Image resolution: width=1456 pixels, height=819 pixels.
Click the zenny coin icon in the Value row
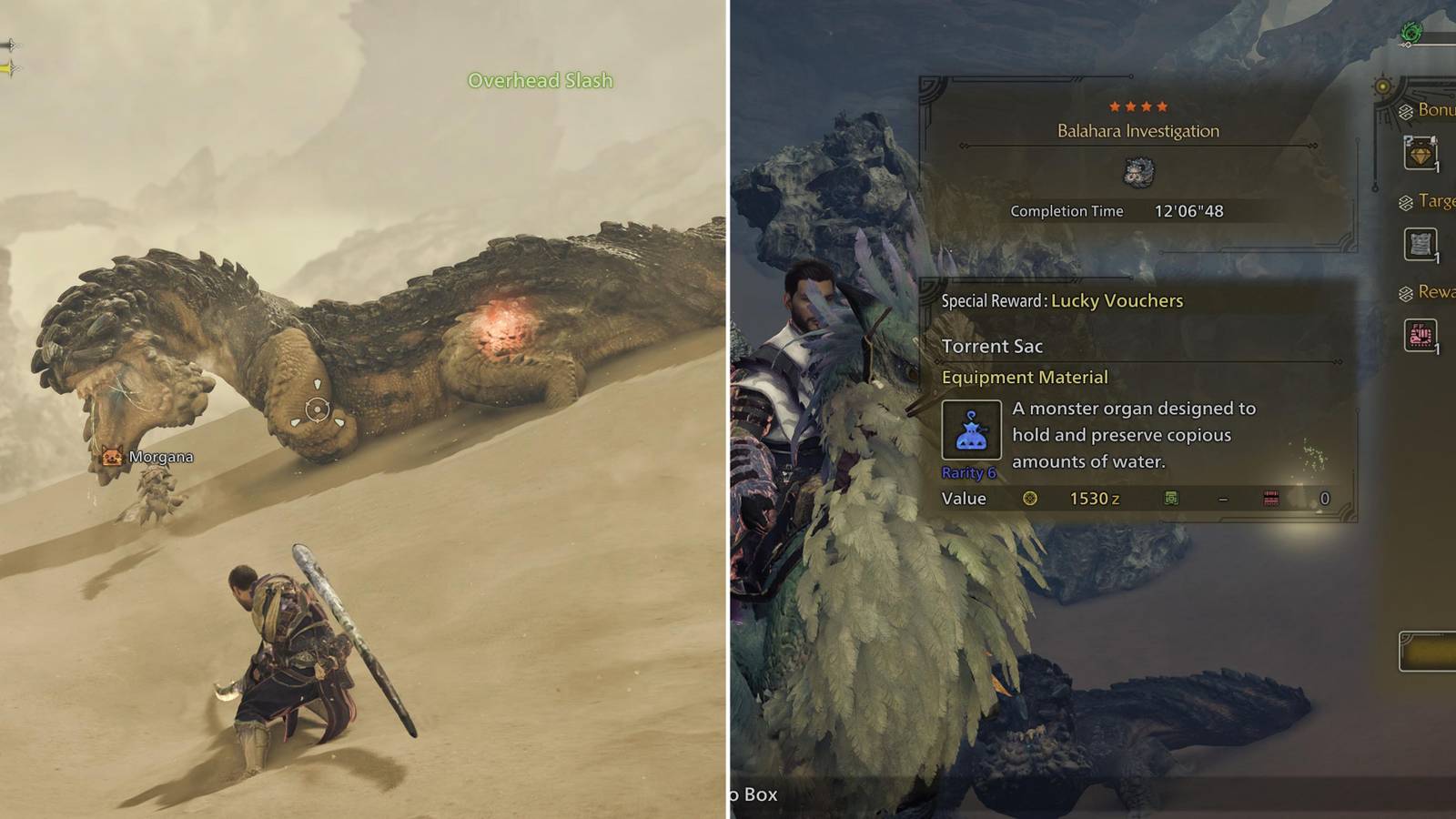coord(1033,499)
